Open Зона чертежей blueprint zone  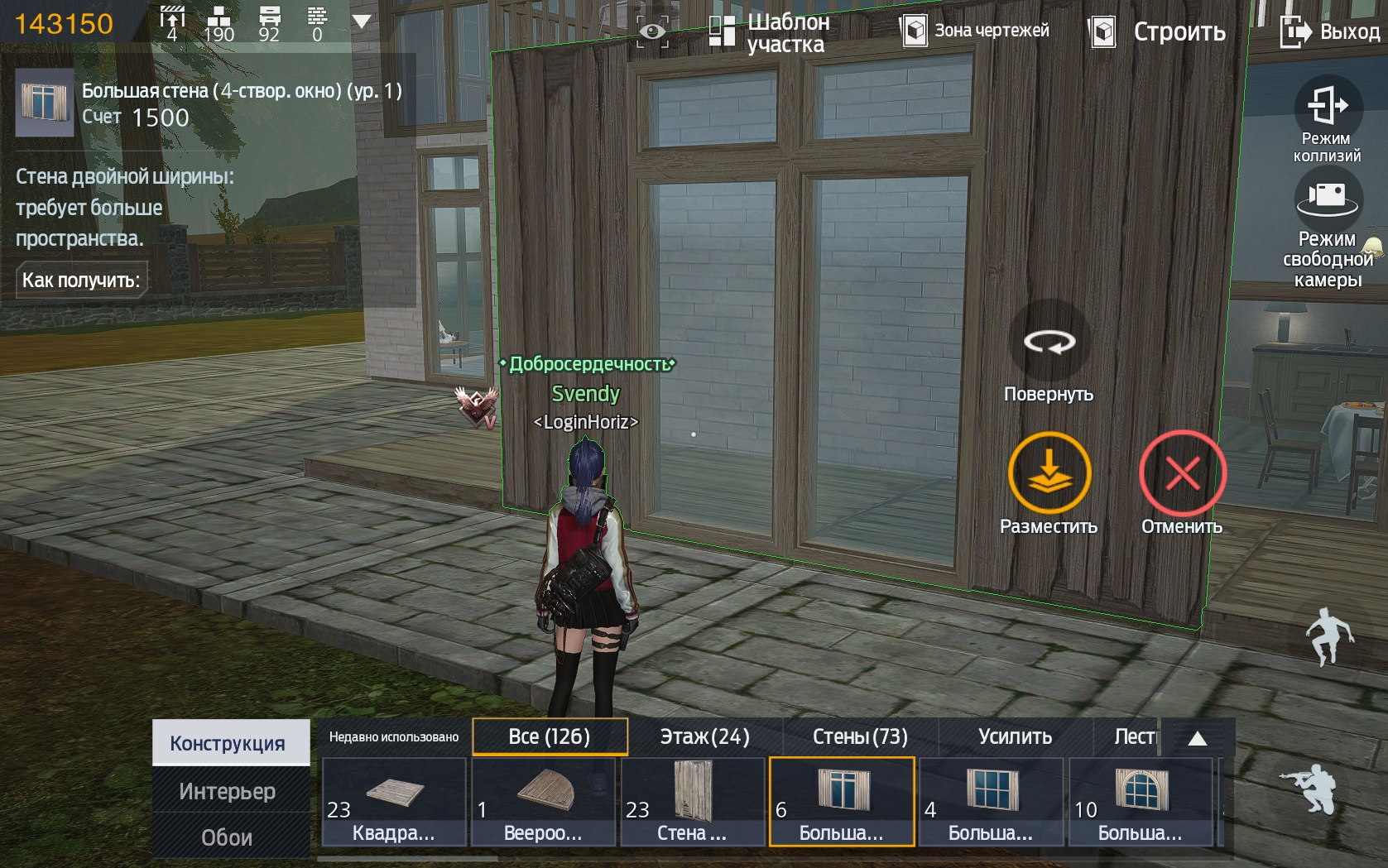(975, 31)
